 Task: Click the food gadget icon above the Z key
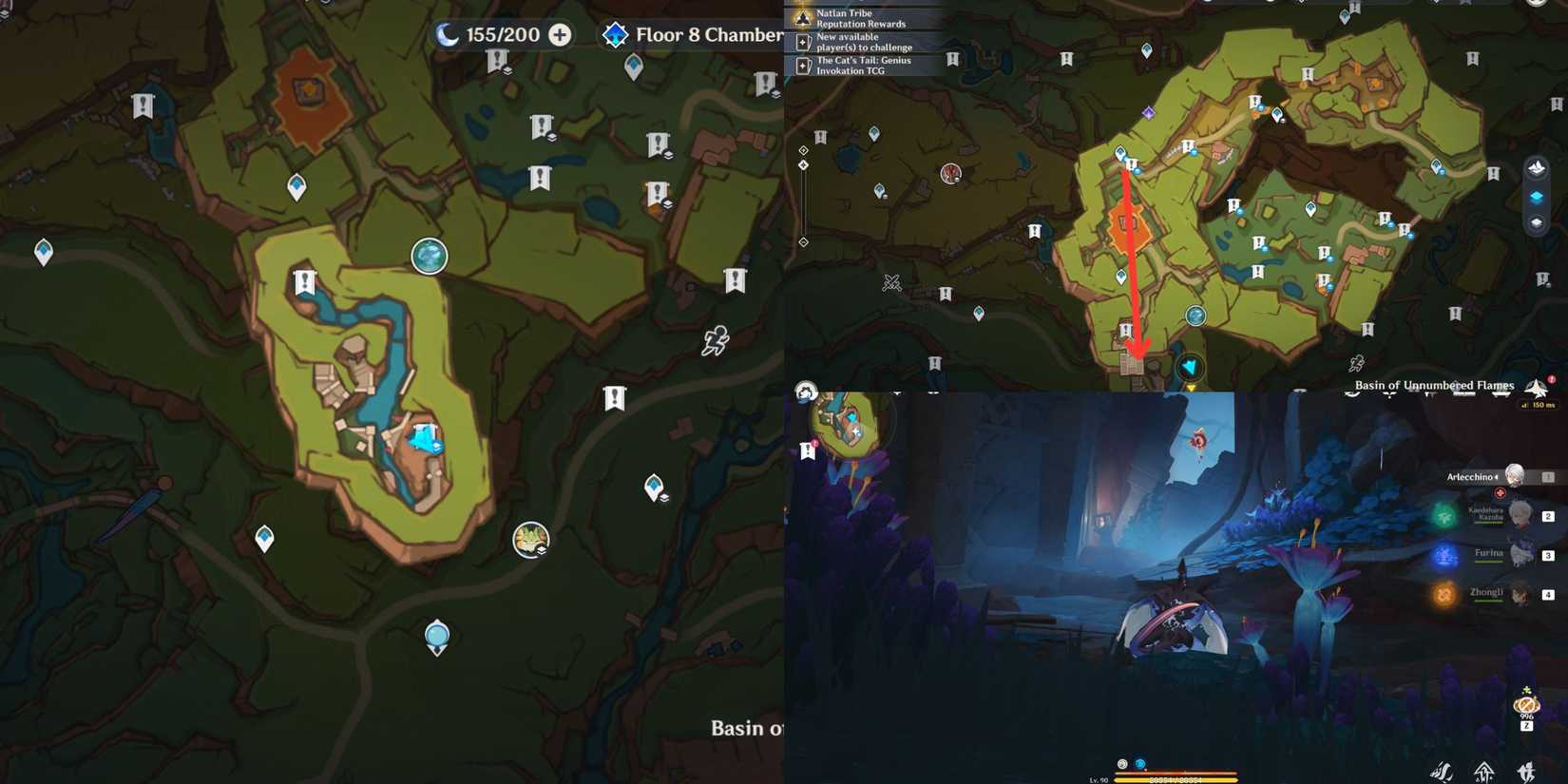tap(1526, 703)
